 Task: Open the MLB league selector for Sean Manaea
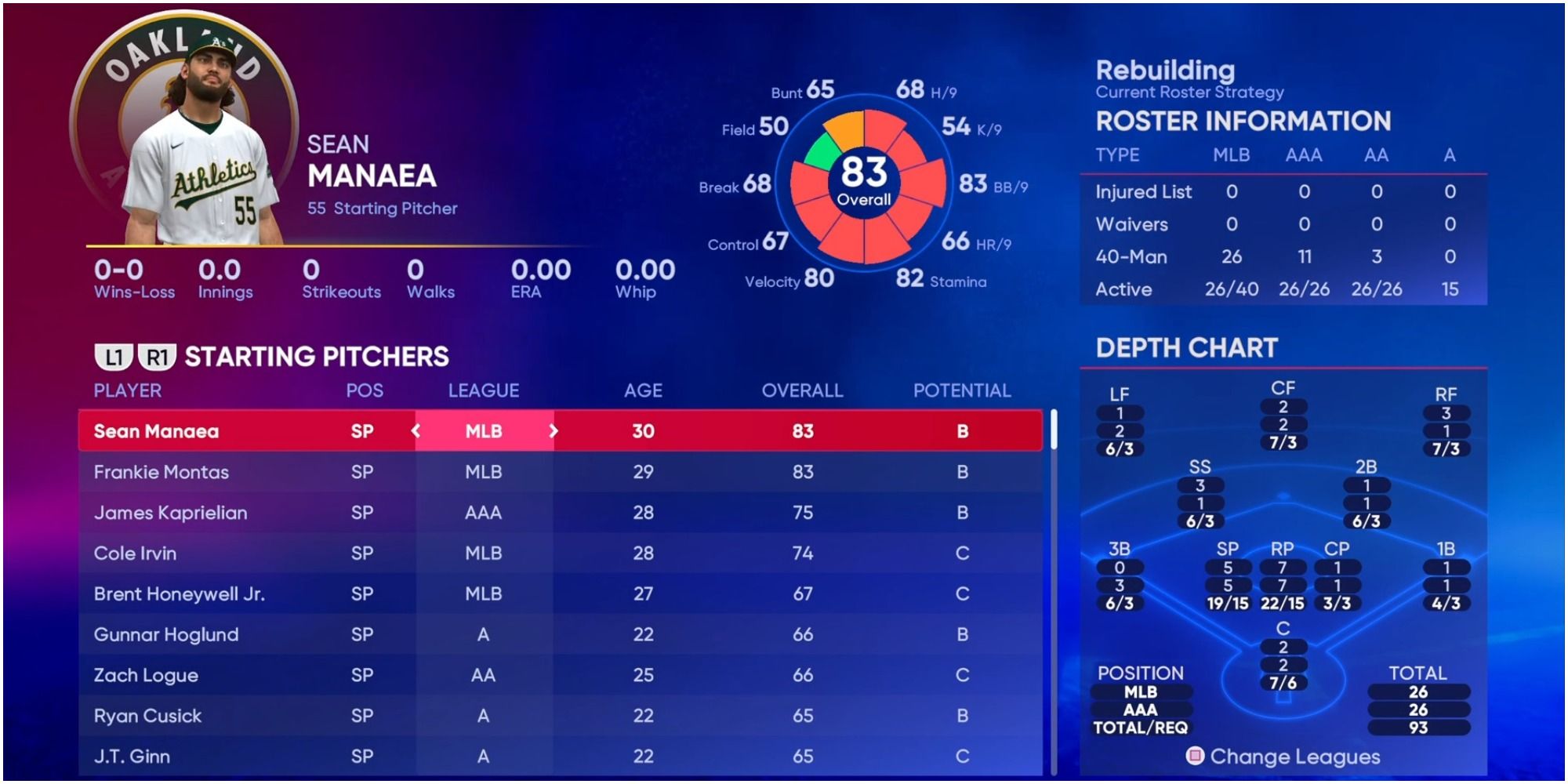click(483, 430)
